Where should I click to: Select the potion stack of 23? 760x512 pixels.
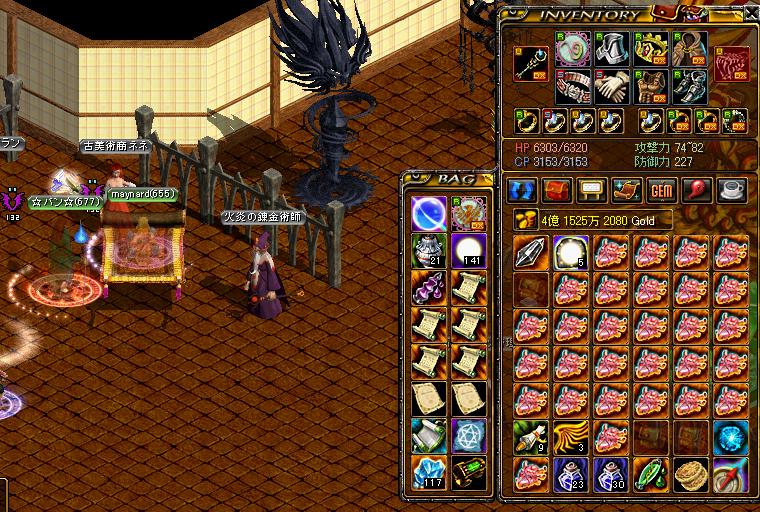[570, 474]
